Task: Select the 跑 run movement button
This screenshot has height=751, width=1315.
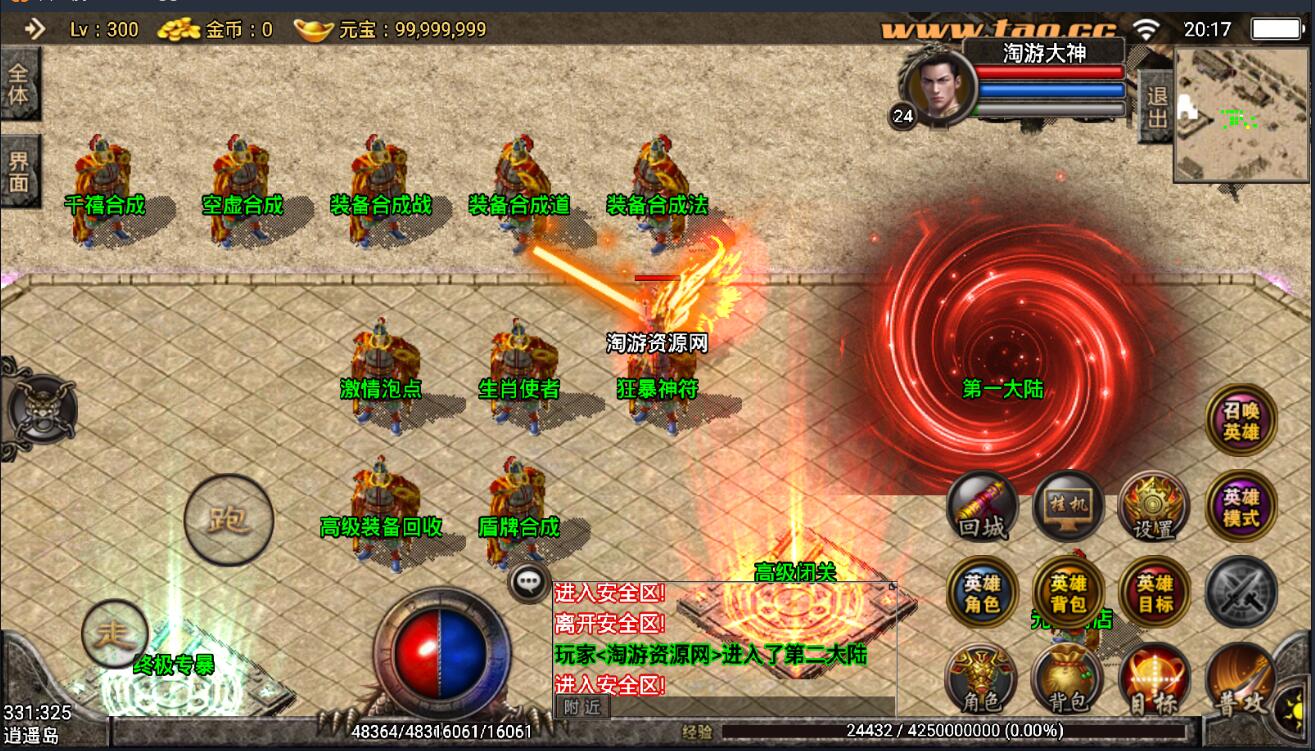Action: (x=229, y=519)
